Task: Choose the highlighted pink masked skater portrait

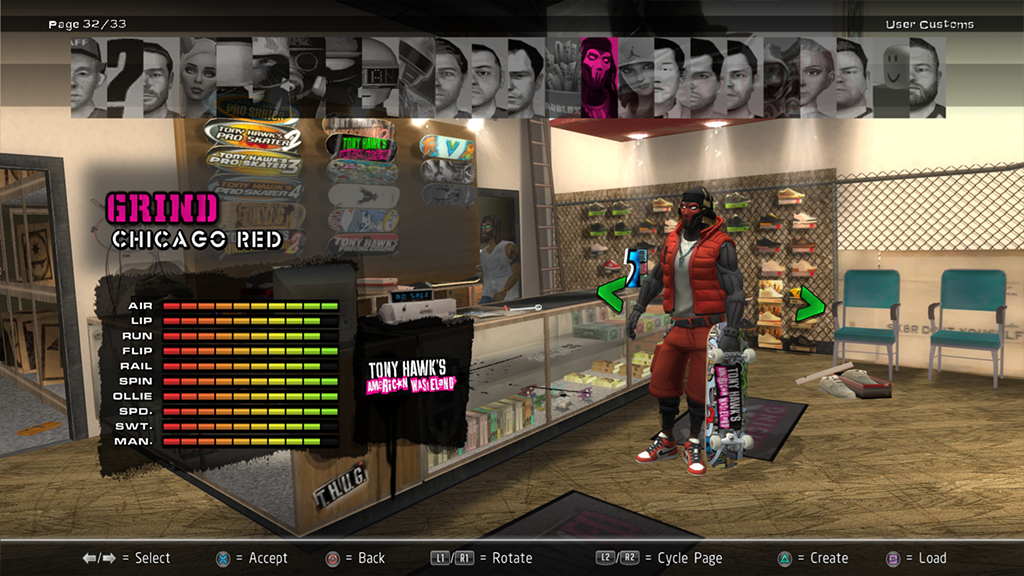Action: (x=598, y=76)
